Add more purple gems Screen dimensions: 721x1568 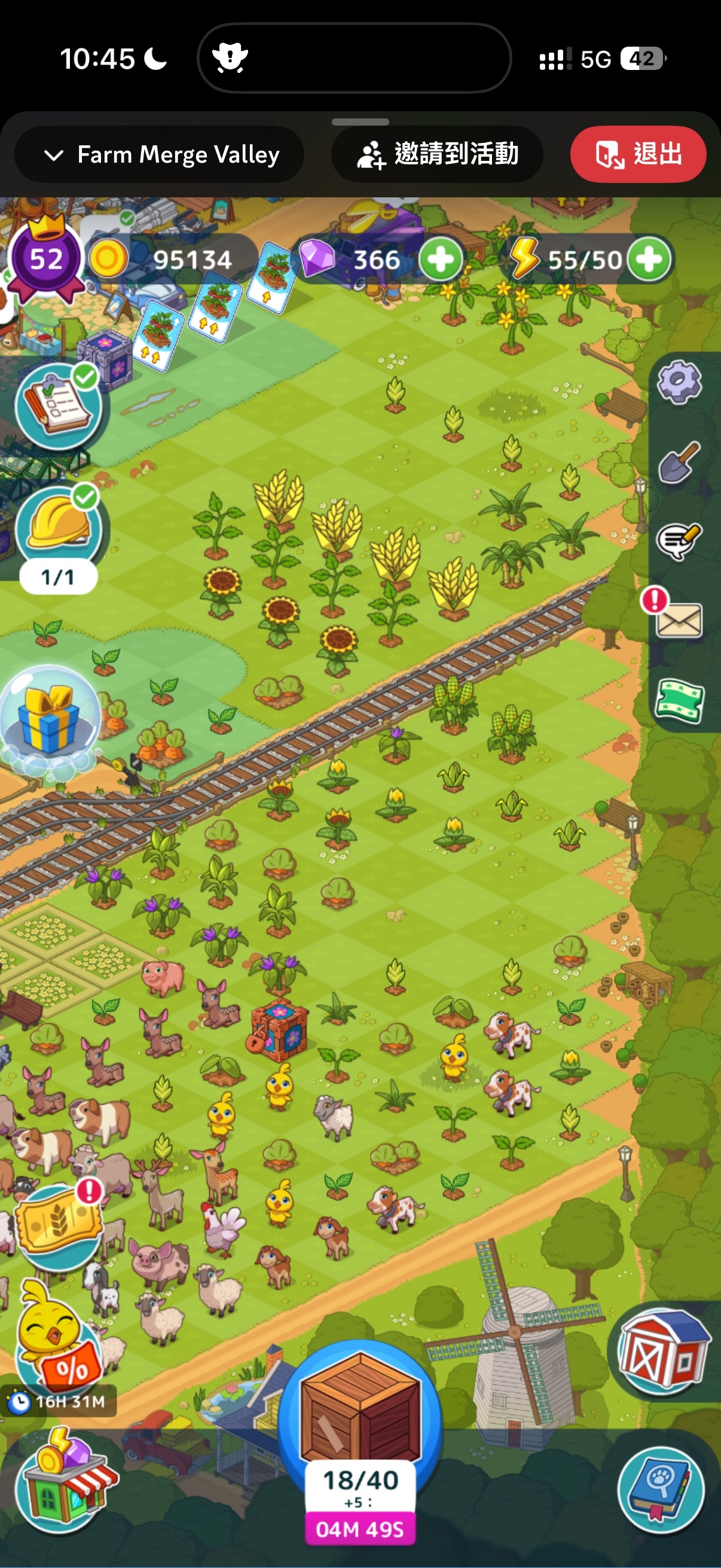tap(440, 260)
